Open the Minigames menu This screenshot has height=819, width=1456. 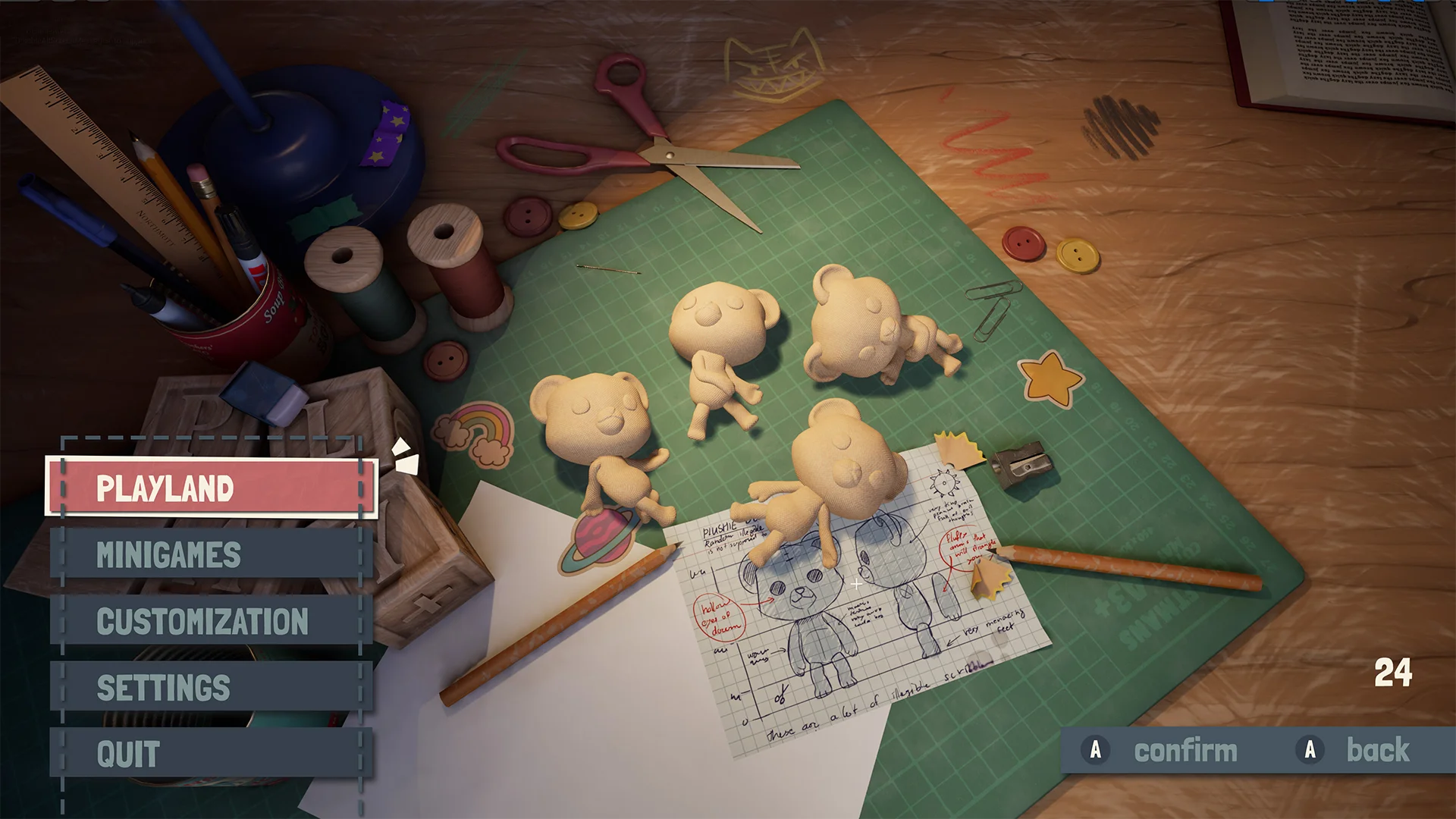point(211,554)
